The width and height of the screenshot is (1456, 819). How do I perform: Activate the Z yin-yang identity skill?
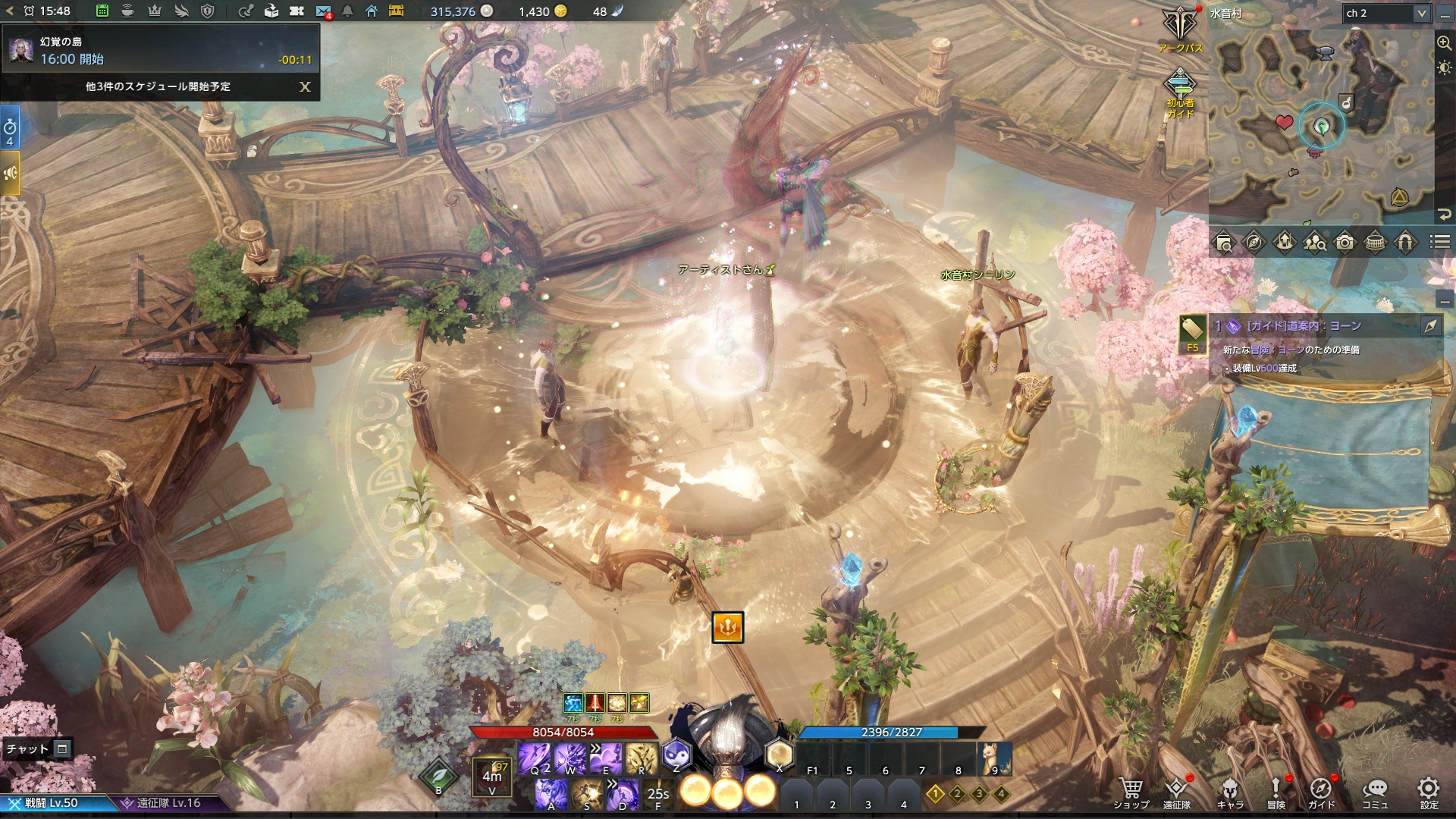(676, 755)
